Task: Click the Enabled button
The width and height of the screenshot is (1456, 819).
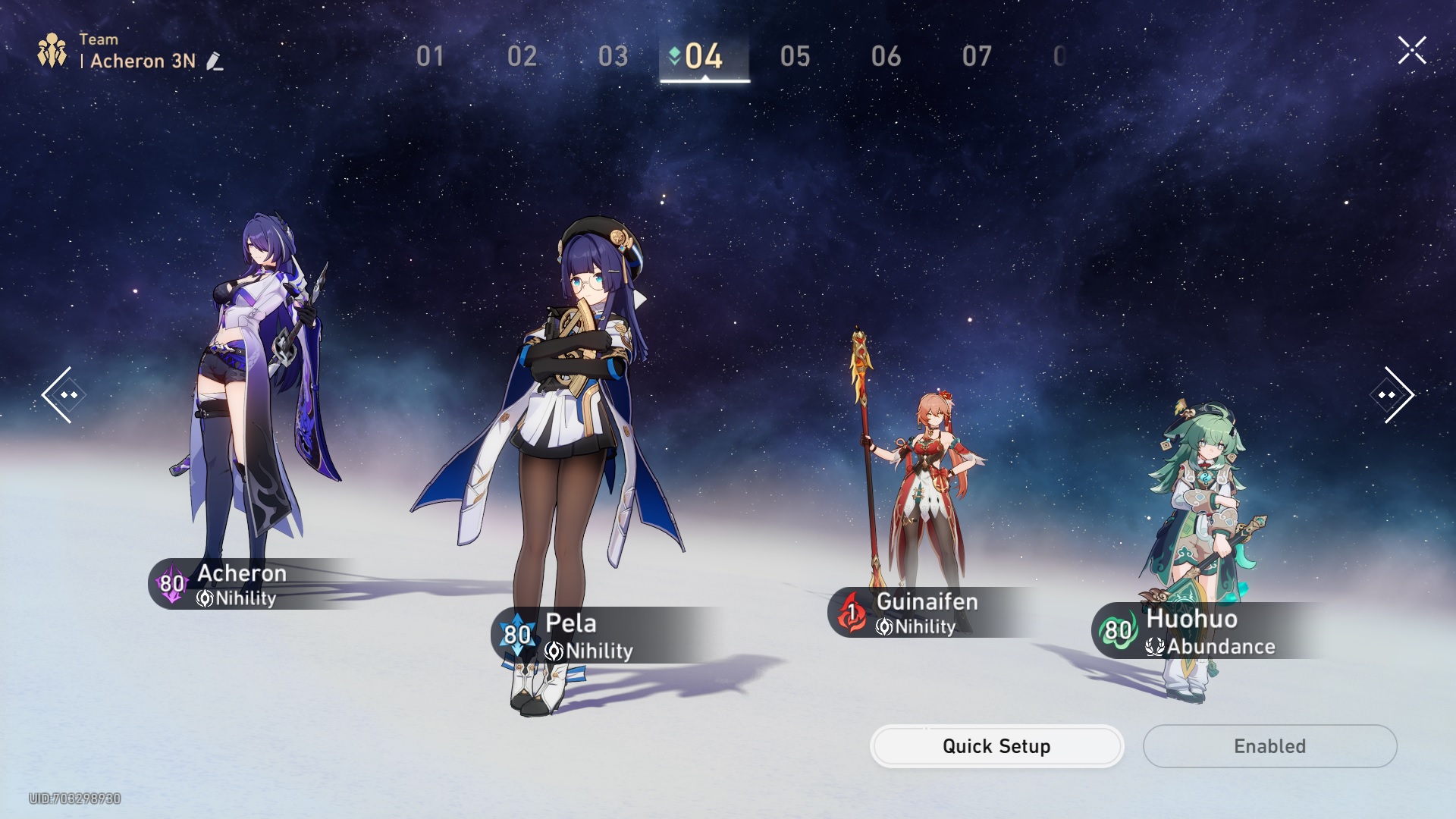Action: coord(1269,746)
